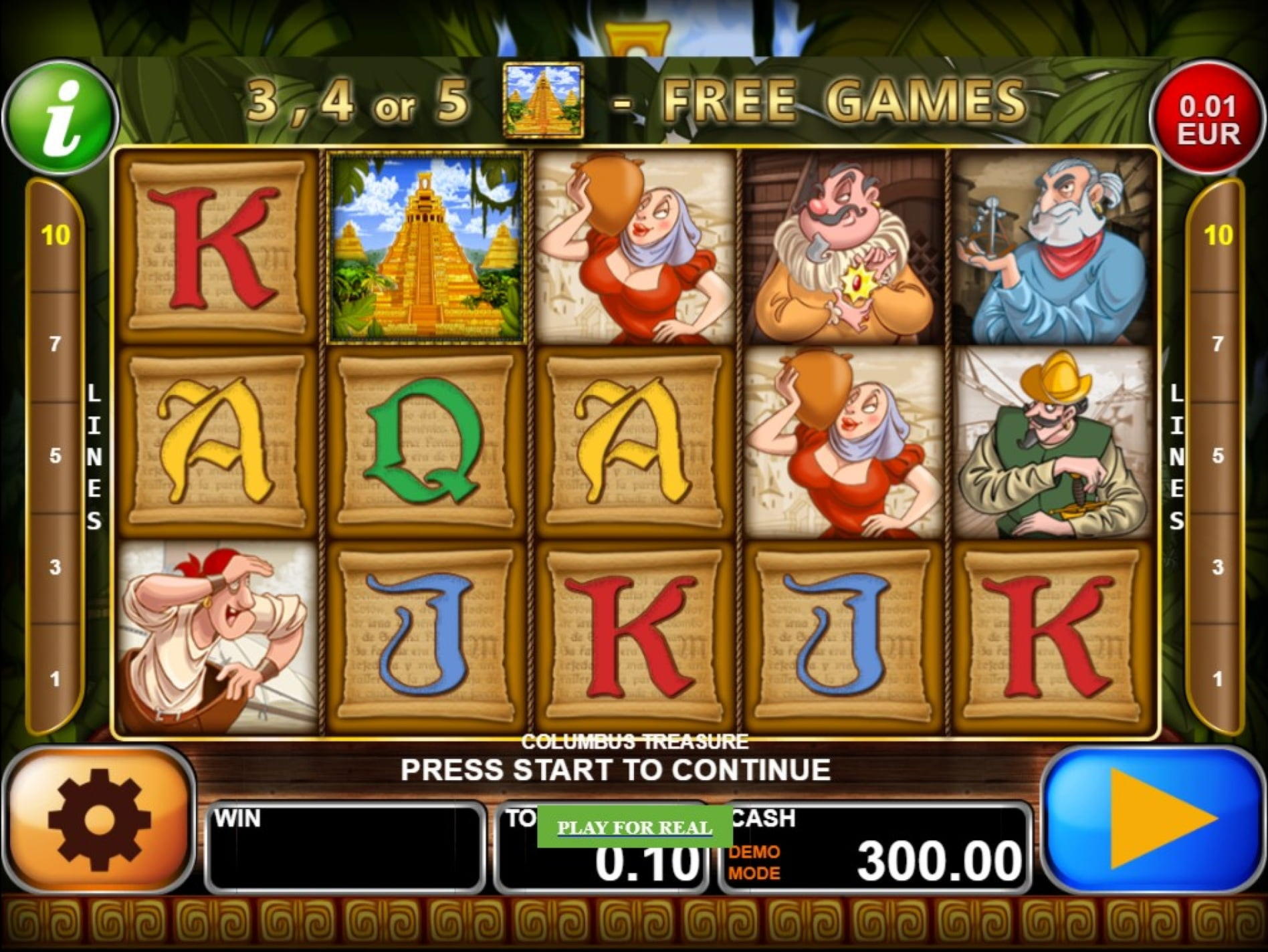
Task: Select the sailor with red bandana symbol
Action: coord(214,645)
